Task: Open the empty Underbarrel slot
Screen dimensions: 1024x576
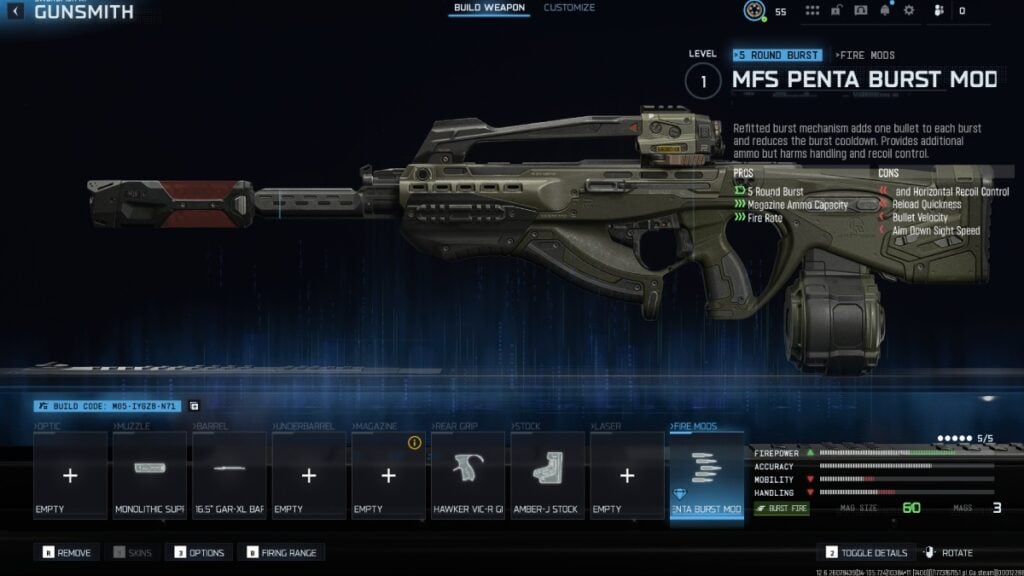Action: [x=309, y=475]
